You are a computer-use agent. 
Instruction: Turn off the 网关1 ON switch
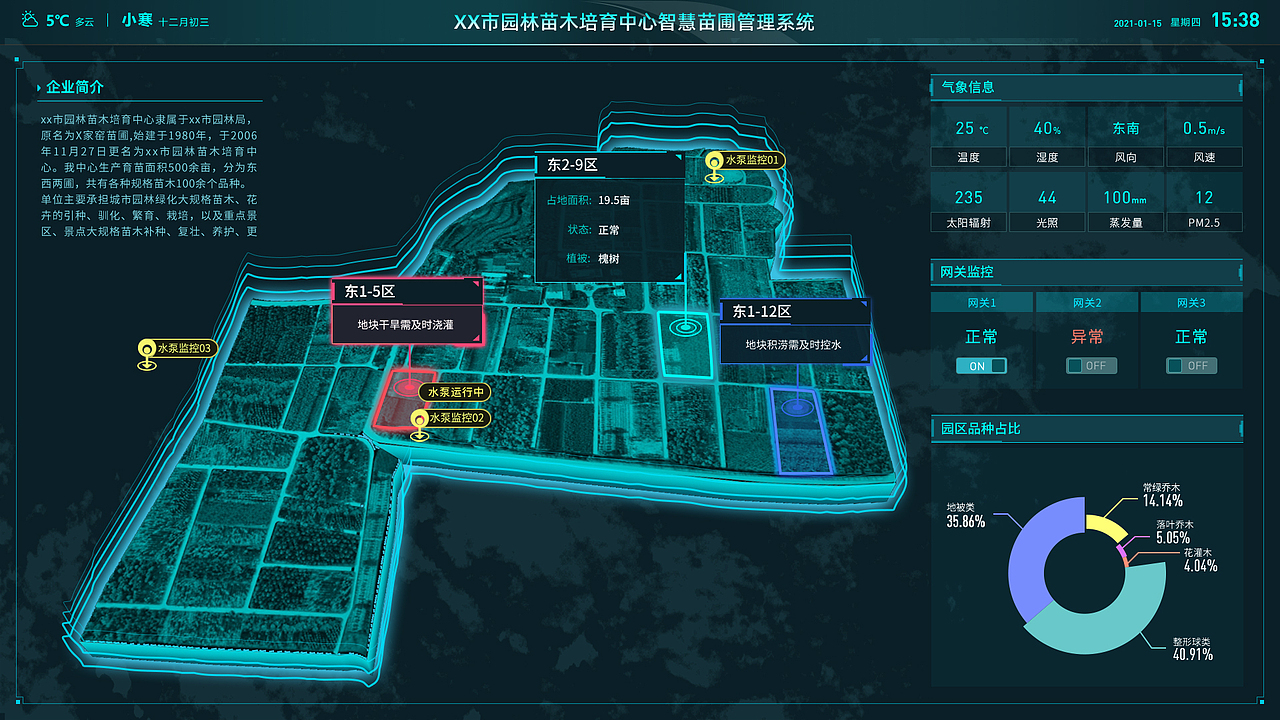pos(981,365)
